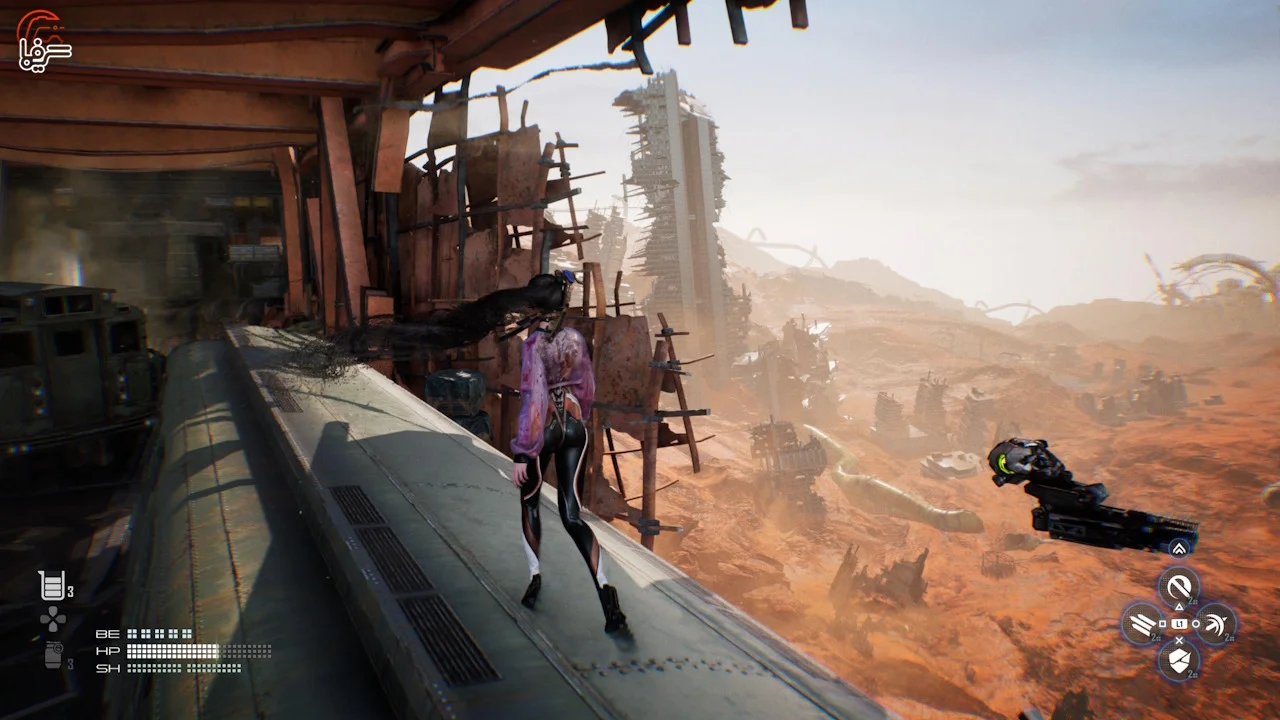The width and height of the screenshot is (1280, 720).
Task: Activate the top slash skill icon
Action: (1179, 585)
